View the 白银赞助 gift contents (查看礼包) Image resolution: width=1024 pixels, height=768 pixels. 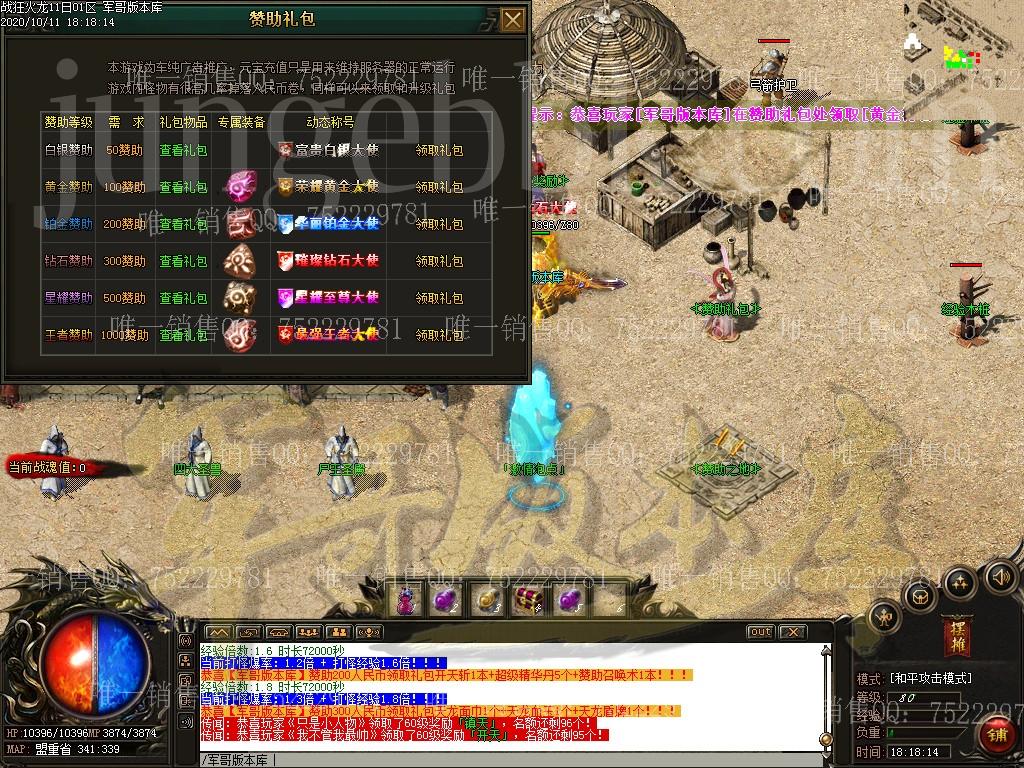[x=183, y=151]
